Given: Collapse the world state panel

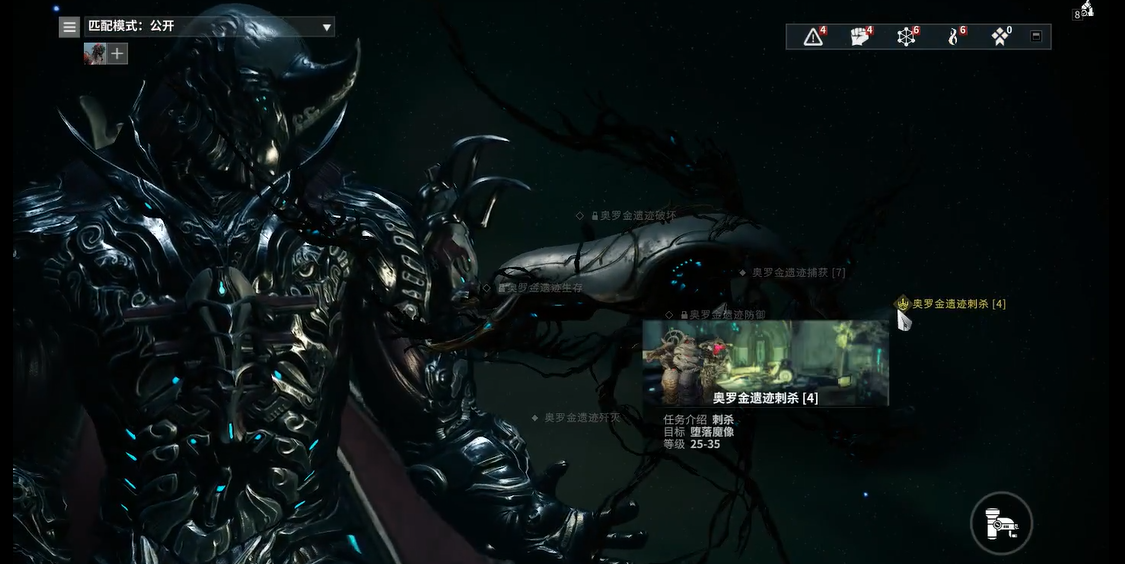Looking at the screenshot, I should point(1036,37).
